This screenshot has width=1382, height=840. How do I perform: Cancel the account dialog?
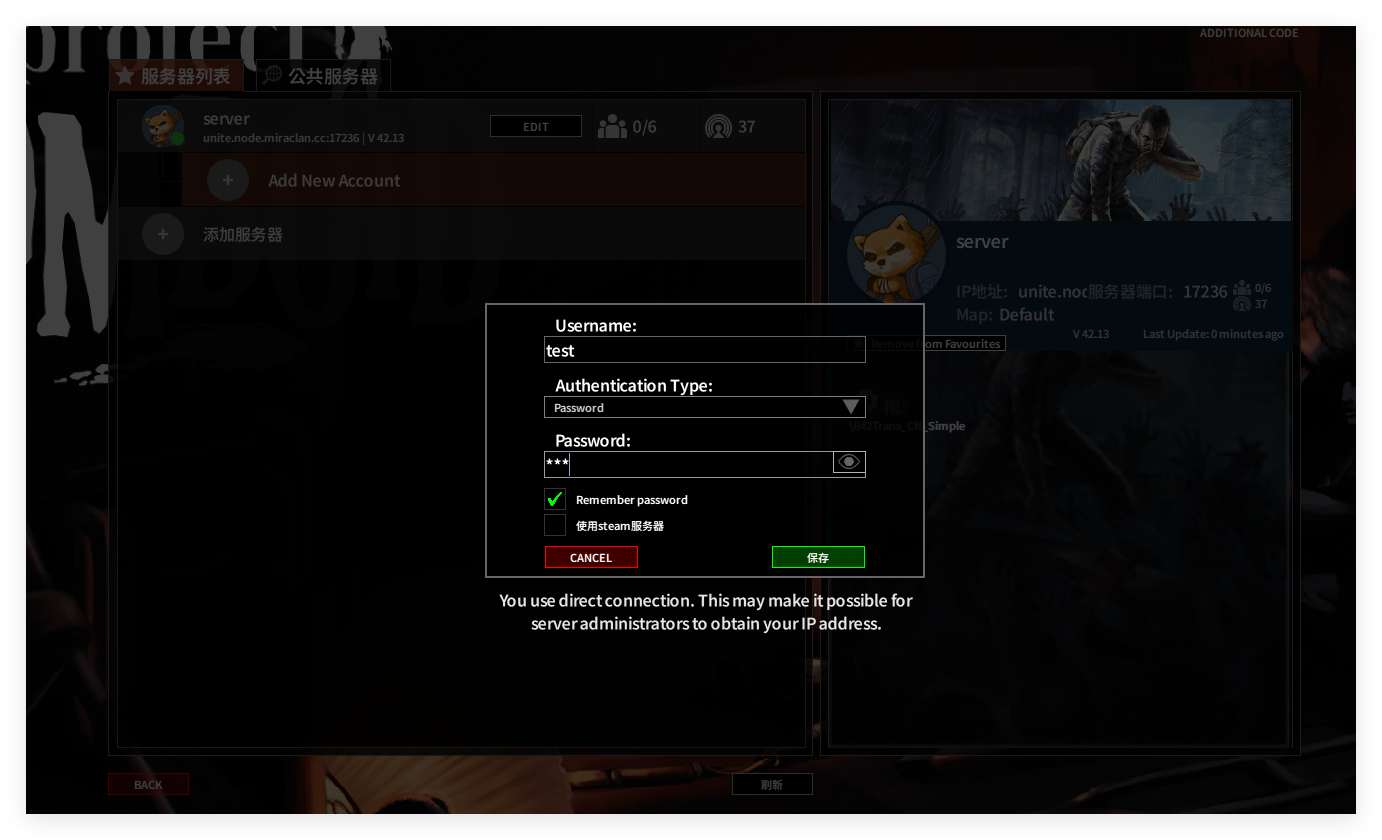tap(591, 557)
